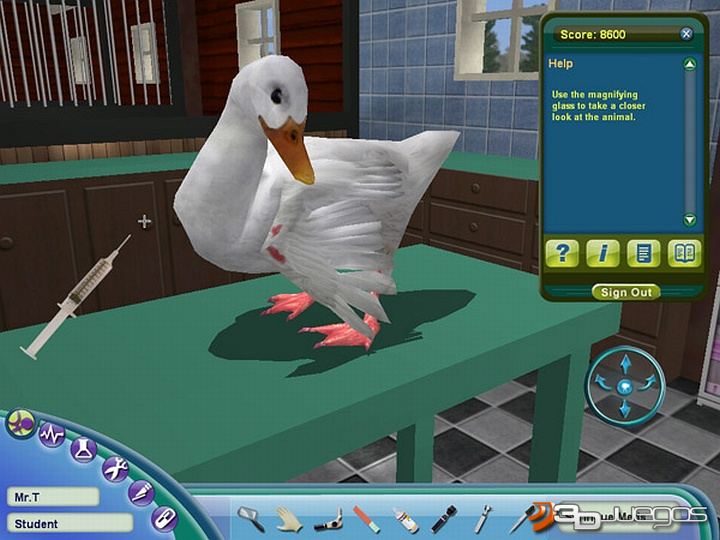
Task: Click the center of the camera control
Action: pos(625,385)
